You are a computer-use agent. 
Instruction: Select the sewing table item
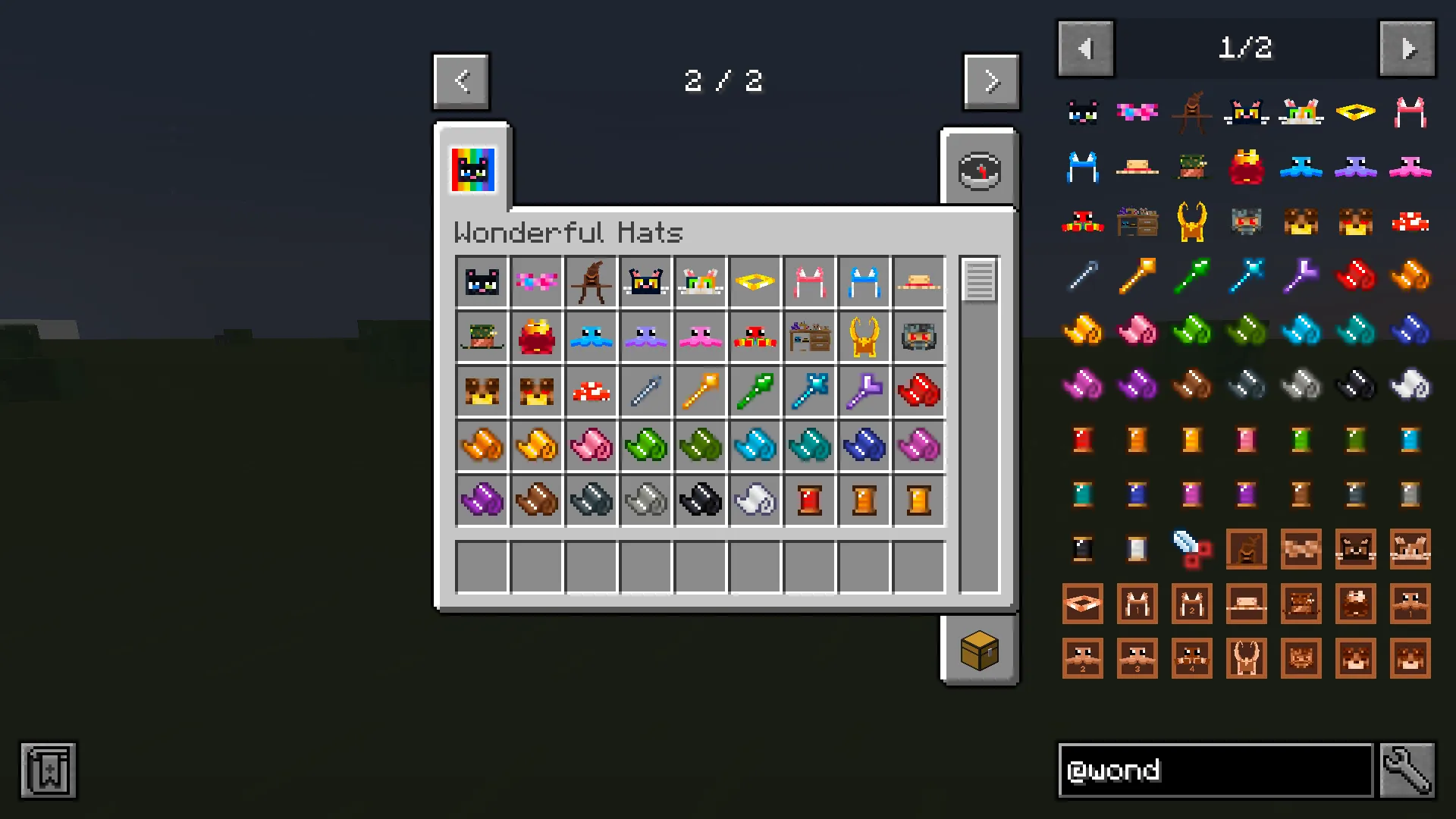click(809, 336)
